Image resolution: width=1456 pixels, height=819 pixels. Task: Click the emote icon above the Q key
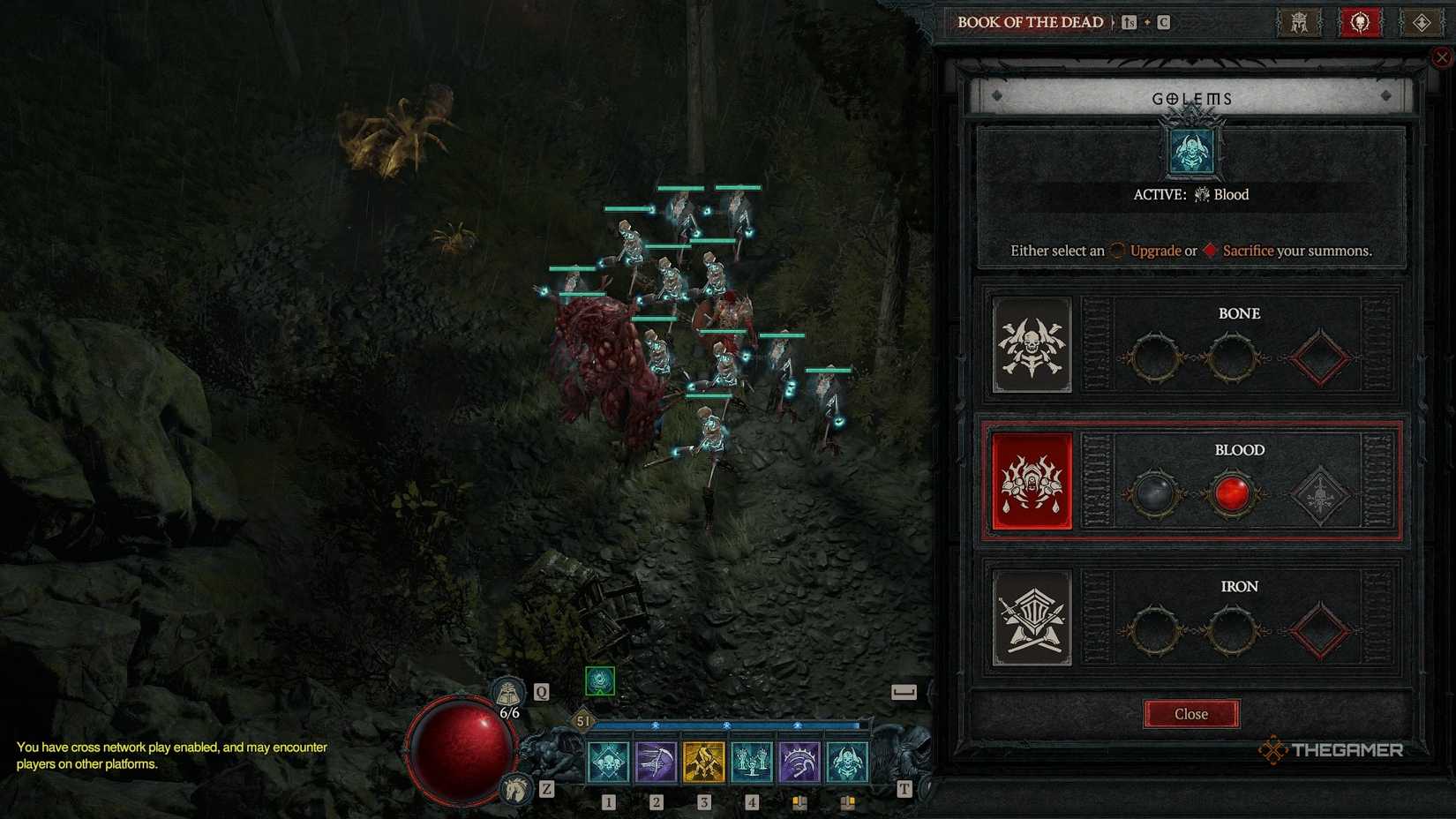click(x=510, y=690)
